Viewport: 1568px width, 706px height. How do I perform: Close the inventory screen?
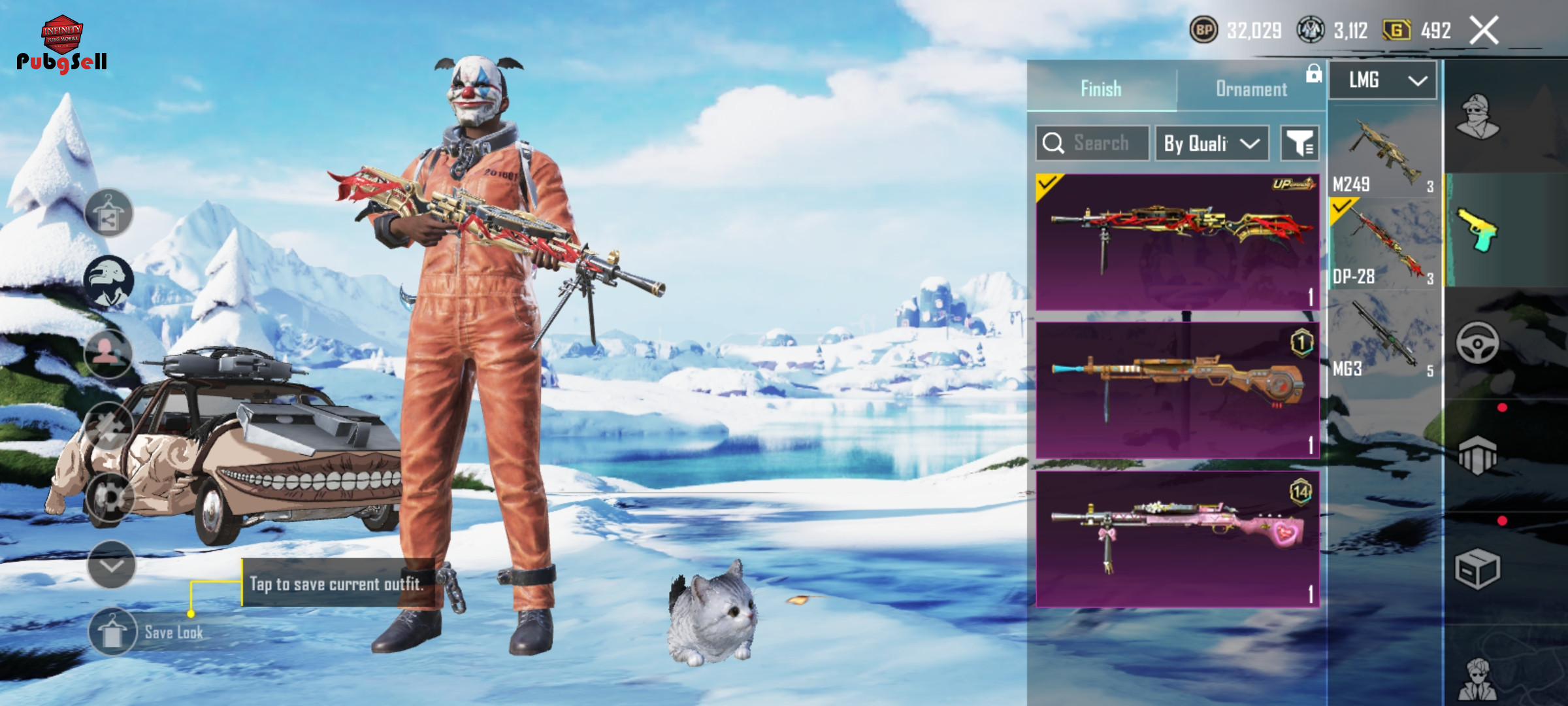pyautogui.click(x=1484, y=30)
